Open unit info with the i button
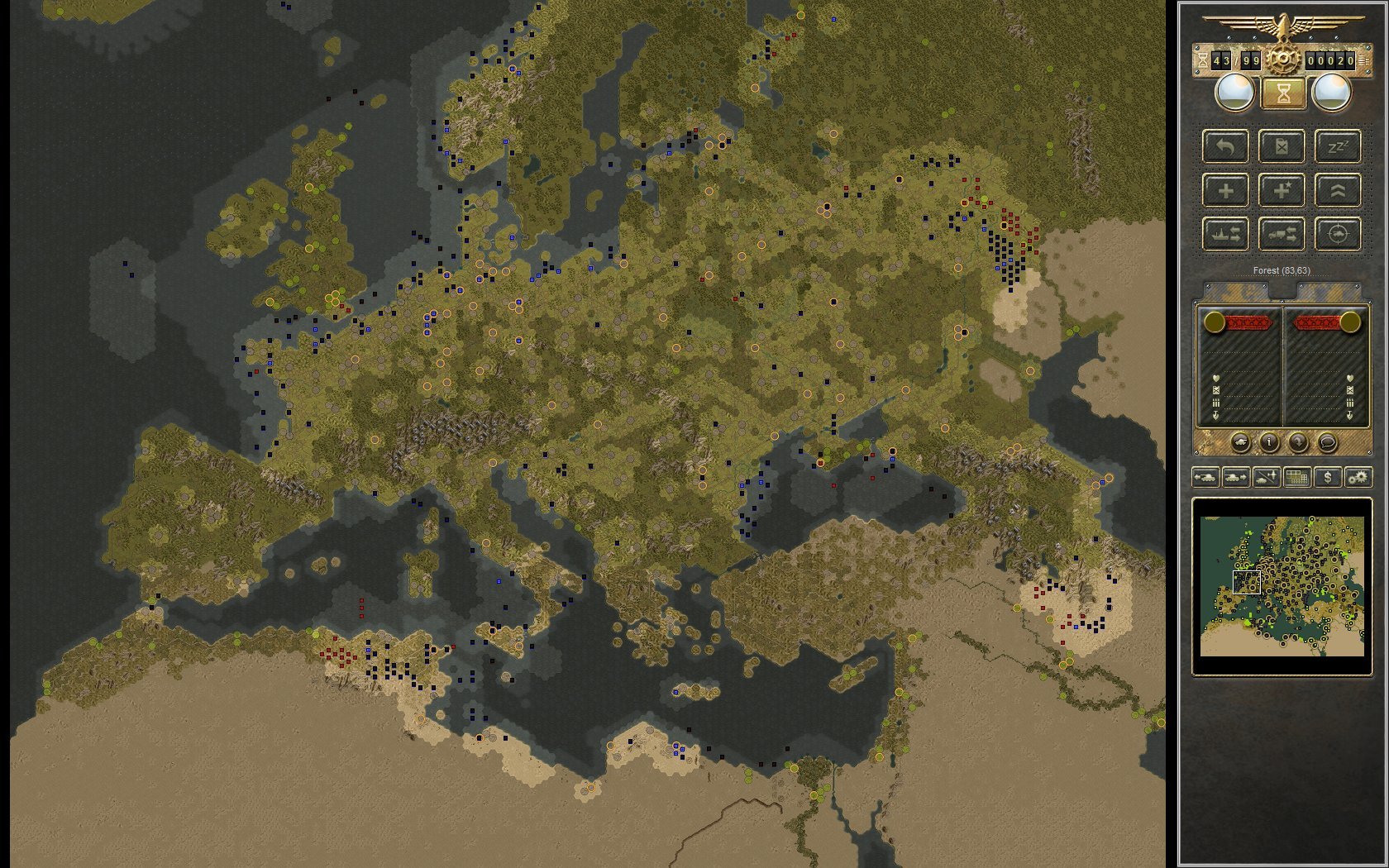The image size is (1389, 868). (1269, 442)
